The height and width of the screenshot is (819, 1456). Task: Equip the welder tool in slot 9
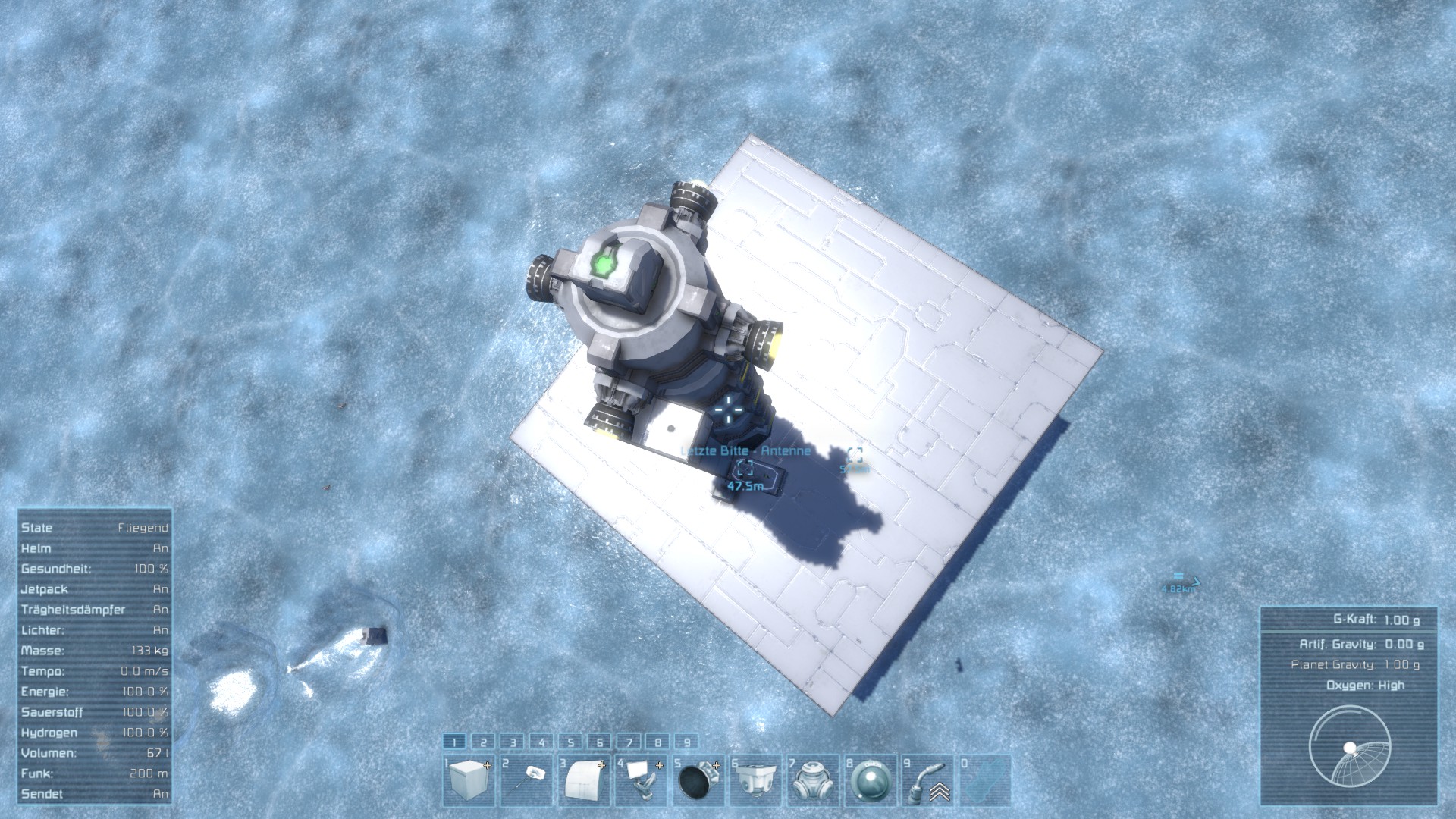[x=927, y=780]
